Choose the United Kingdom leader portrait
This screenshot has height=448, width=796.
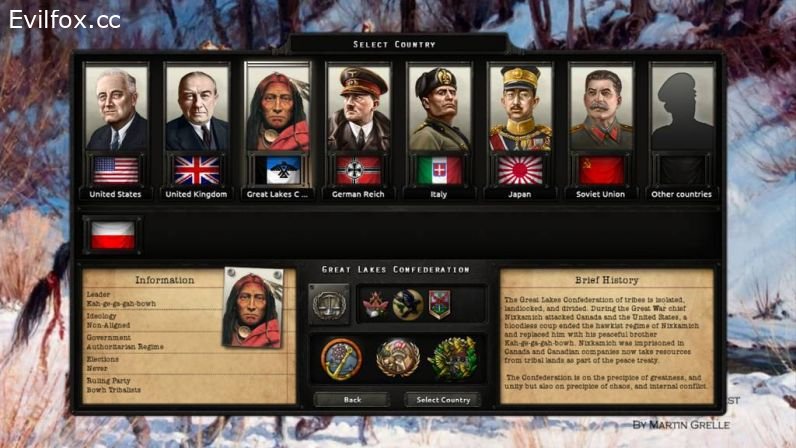coord(196,110)
